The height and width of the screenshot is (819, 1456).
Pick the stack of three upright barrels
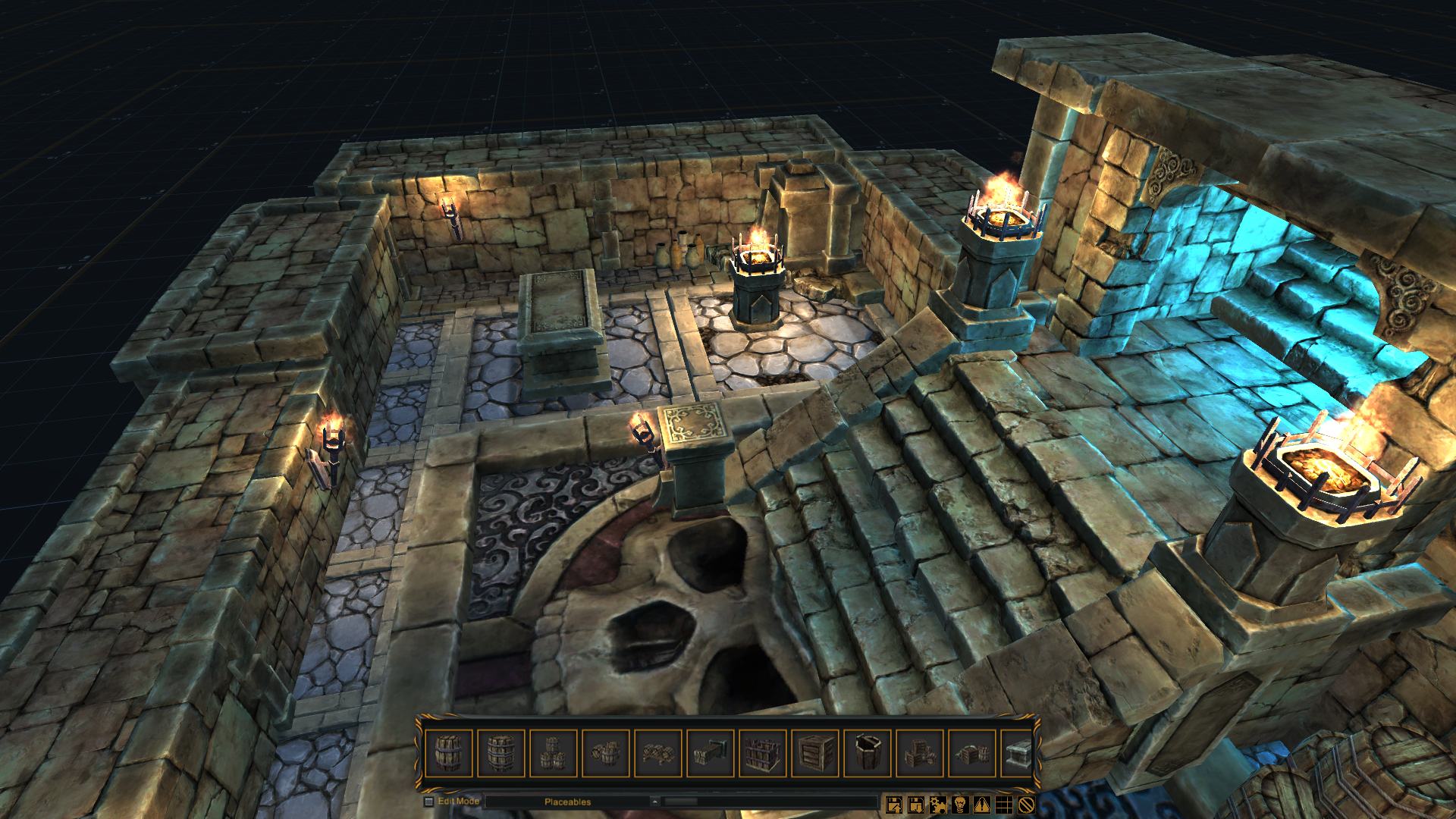[554, 753]
